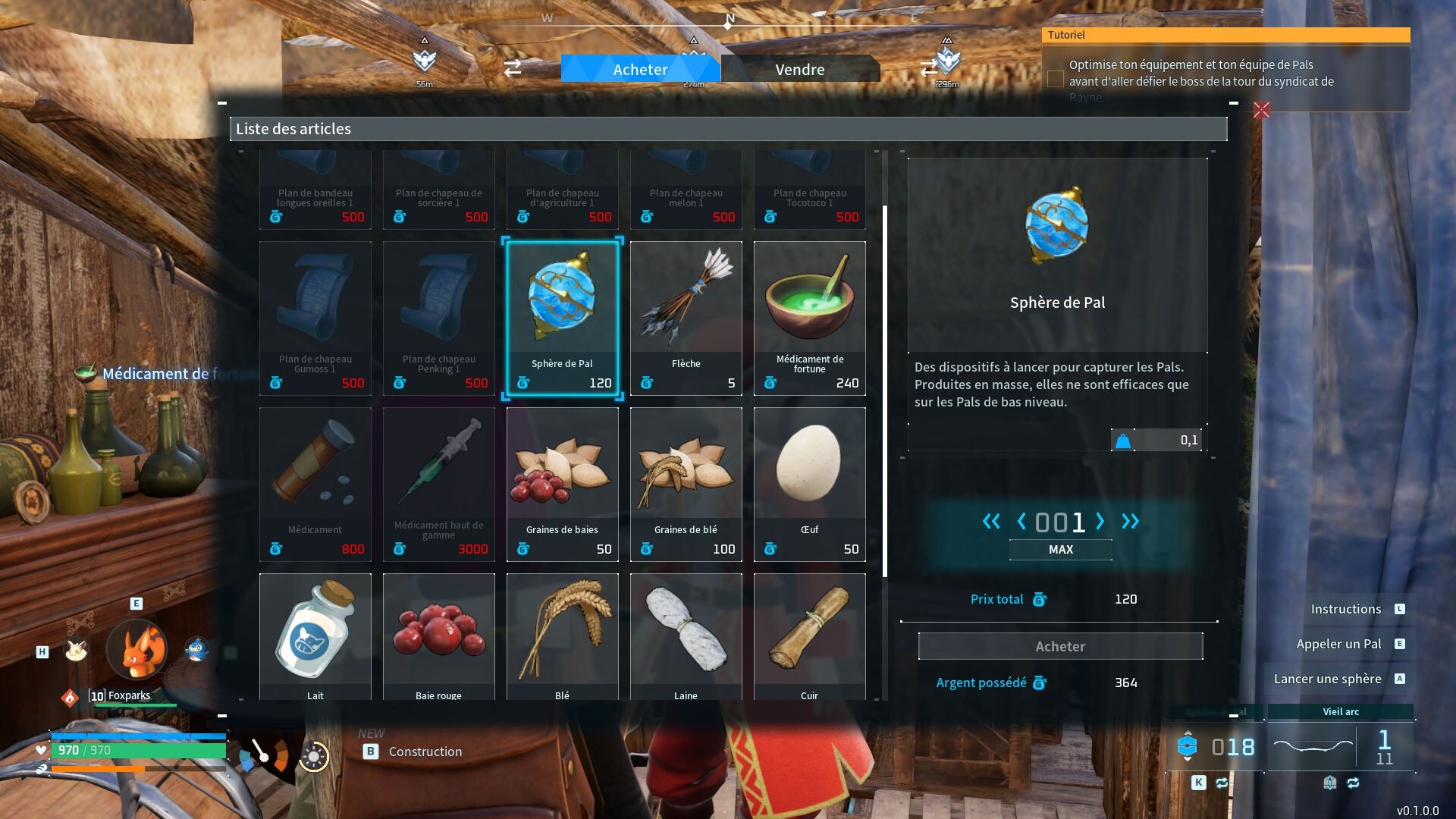
Task: Choose the Œuf item slot
Action: pyautogui.click(x=809, y=484)
